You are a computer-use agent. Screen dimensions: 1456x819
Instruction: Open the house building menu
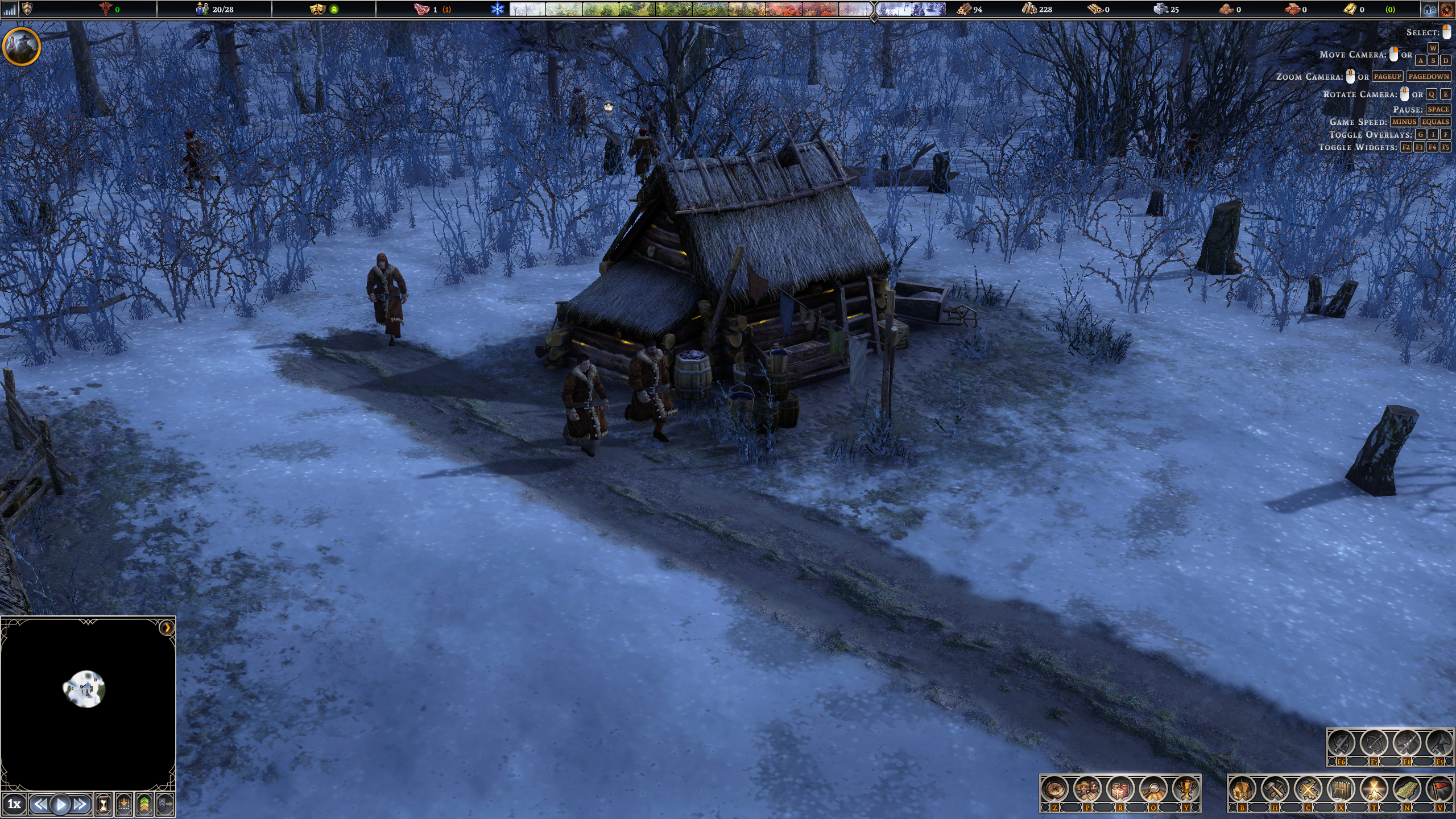point(1243,789)
